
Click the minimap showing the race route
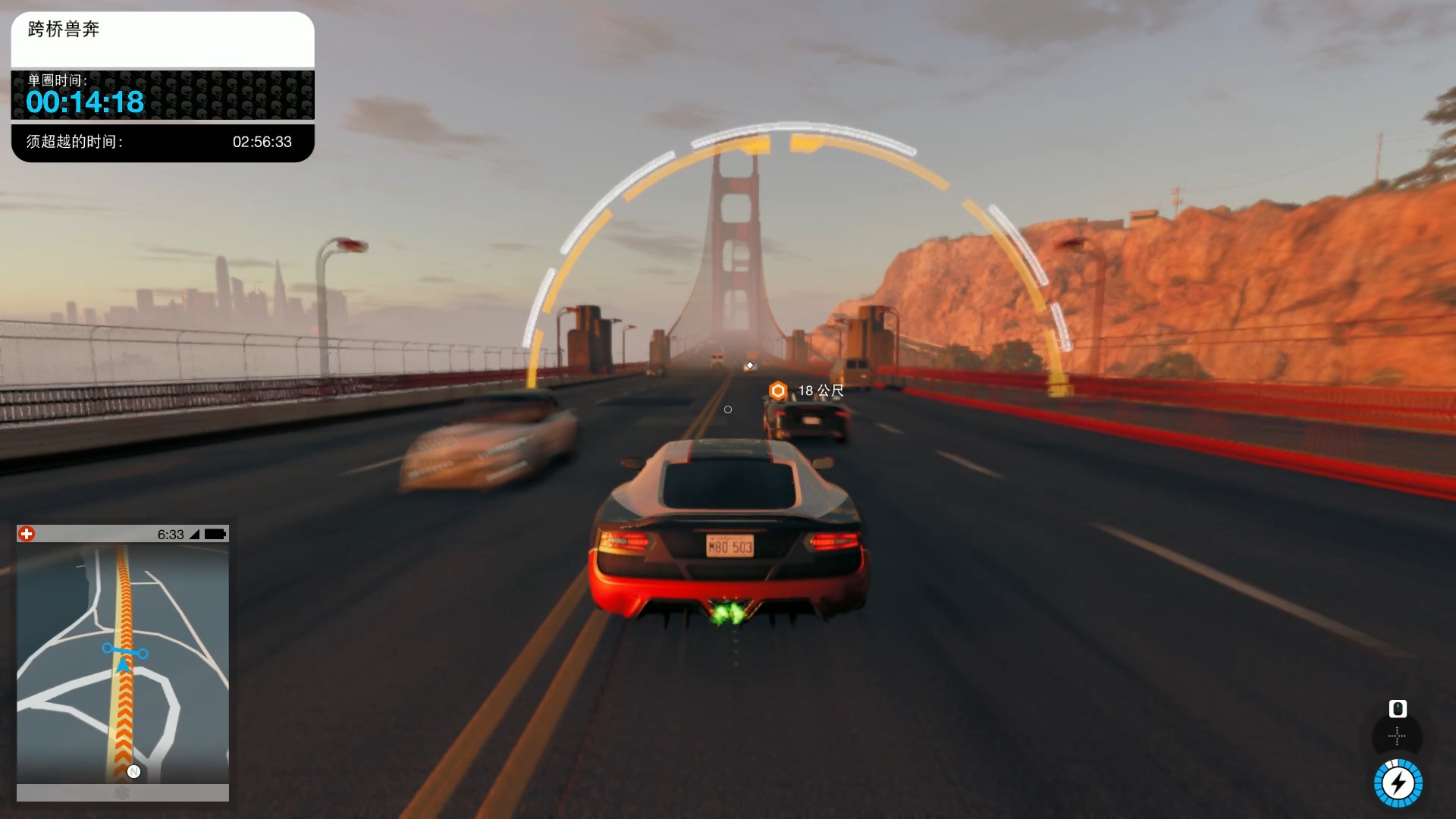123,664
